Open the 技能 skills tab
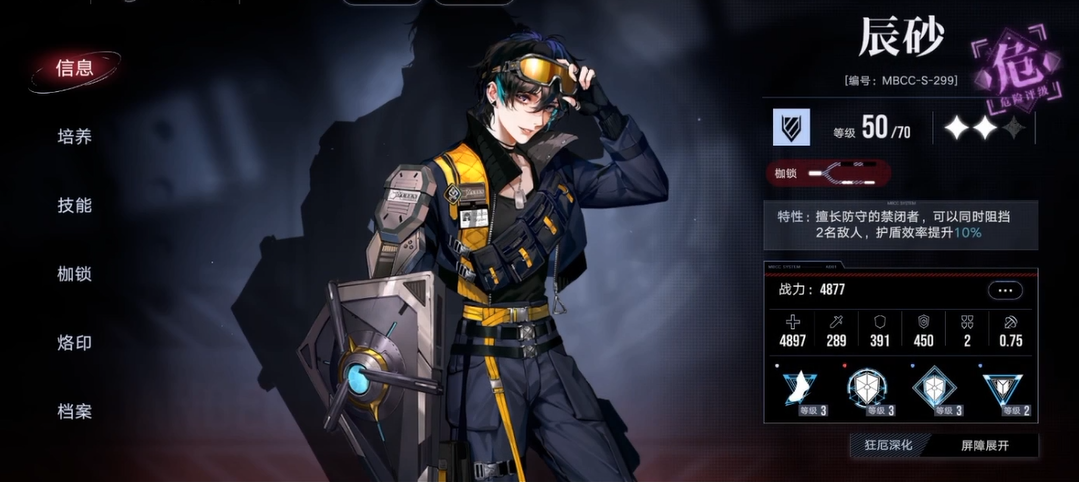Viewport: 1079px width, 482px height. tap(74, 205)
